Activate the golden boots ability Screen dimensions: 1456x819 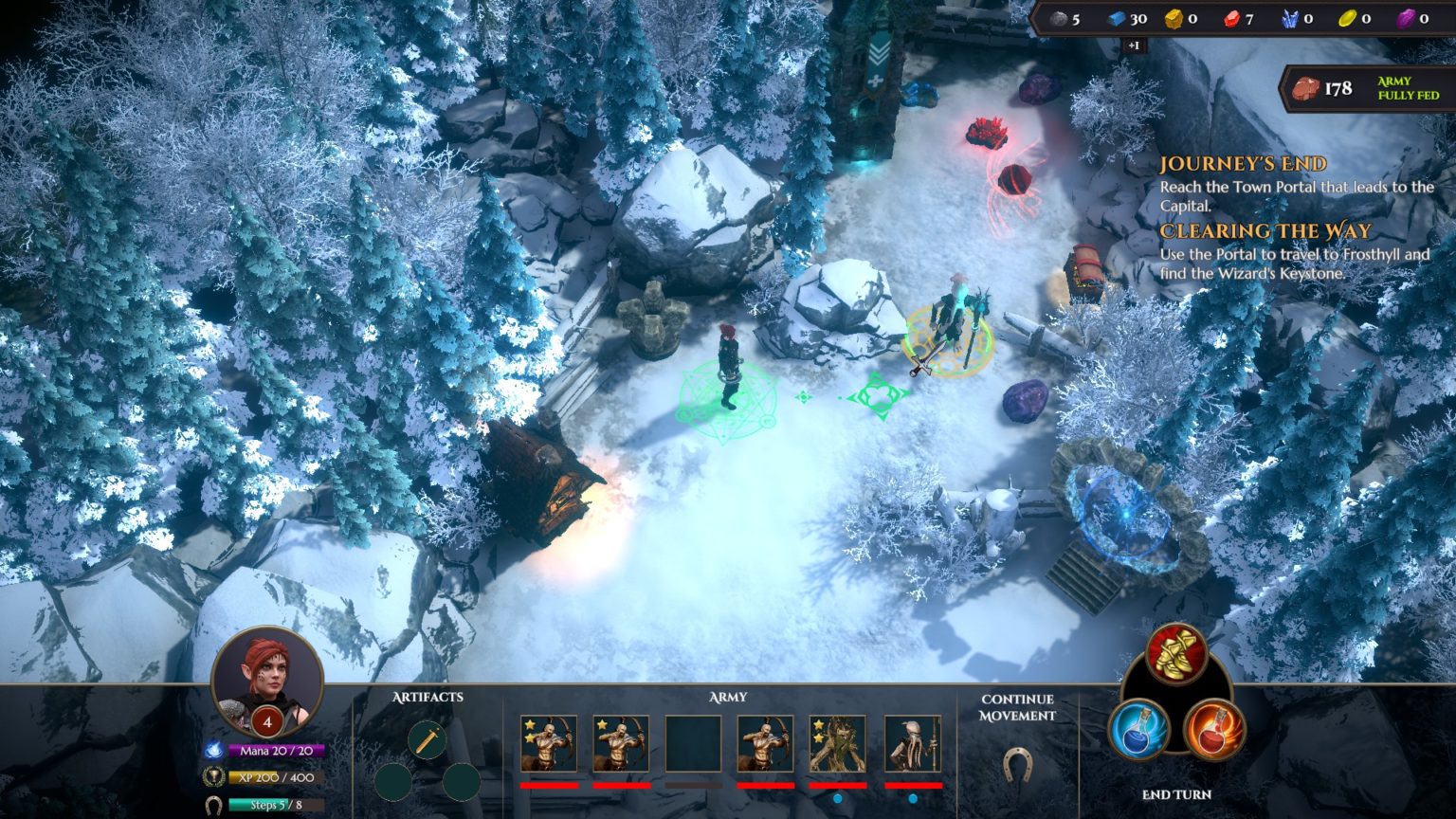click(1176, 654)
